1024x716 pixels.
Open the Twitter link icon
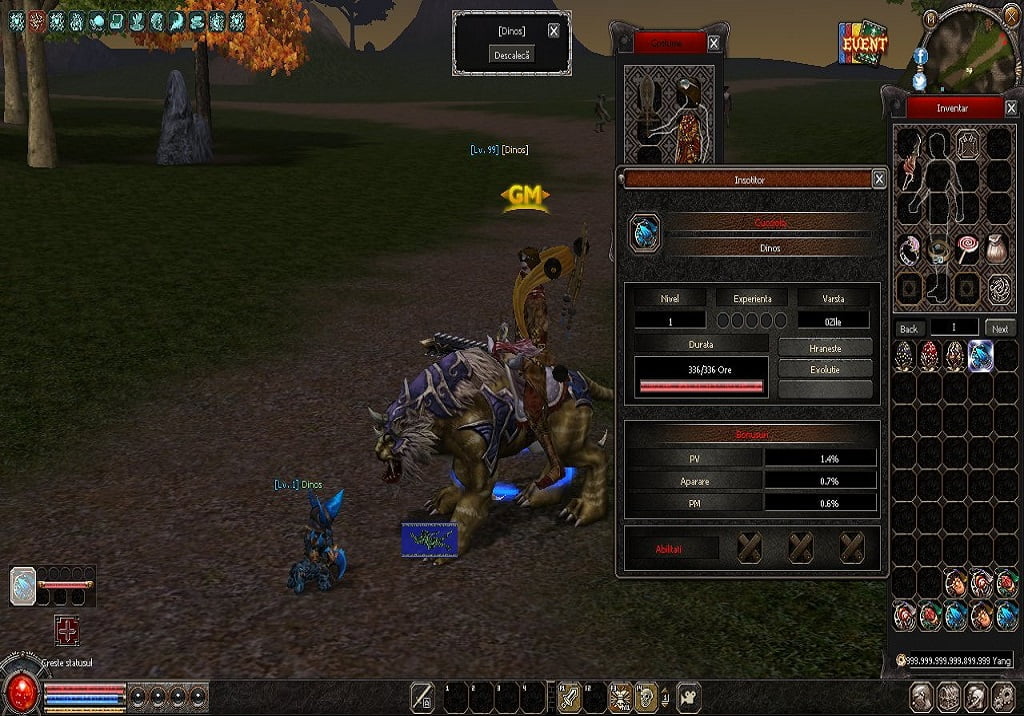[x=920, y=80]
